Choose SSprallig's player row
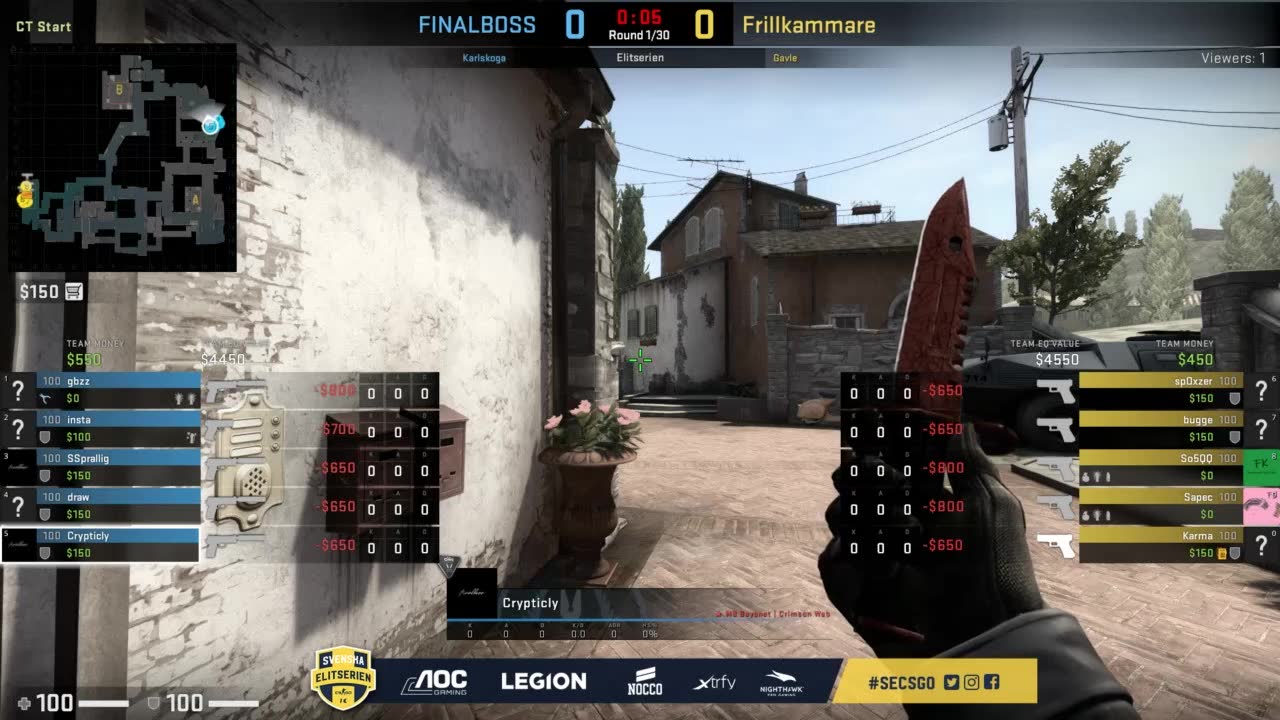 point(118,466)
